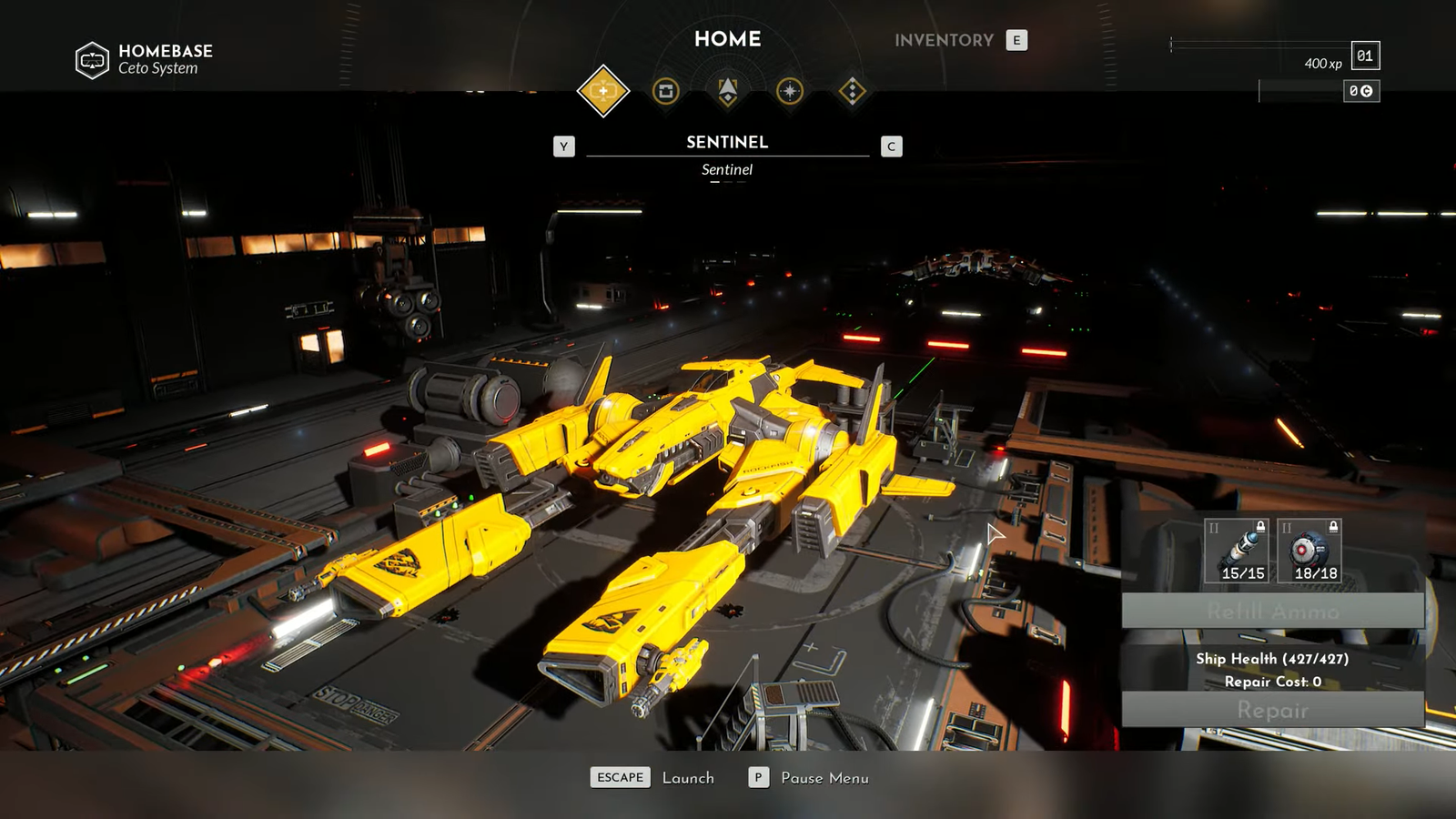Click the Homebase Ceto System emblem
Image resolution: width=1456 pixels, height=819 pixels.
92,60
